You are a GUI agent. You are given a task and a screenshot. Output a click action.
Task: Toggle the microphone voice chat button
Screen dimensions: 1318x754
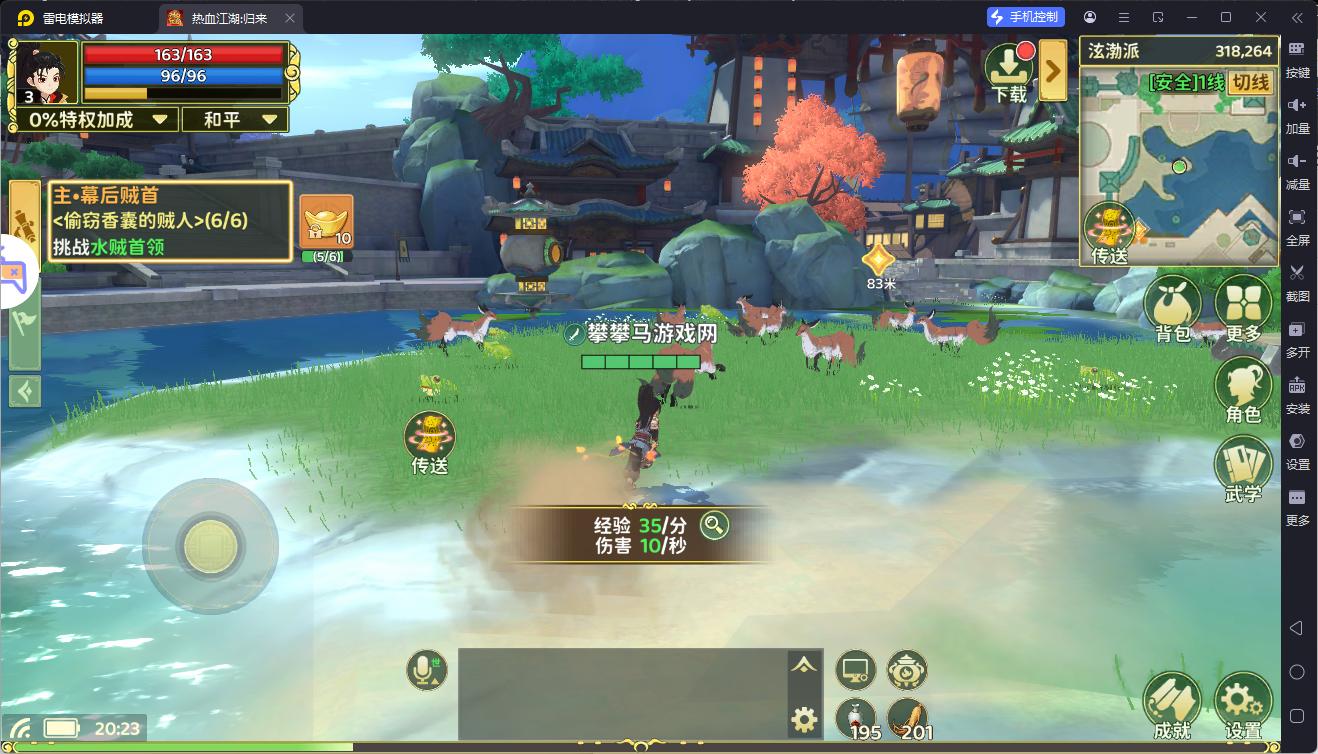click(x=427, y=670)
